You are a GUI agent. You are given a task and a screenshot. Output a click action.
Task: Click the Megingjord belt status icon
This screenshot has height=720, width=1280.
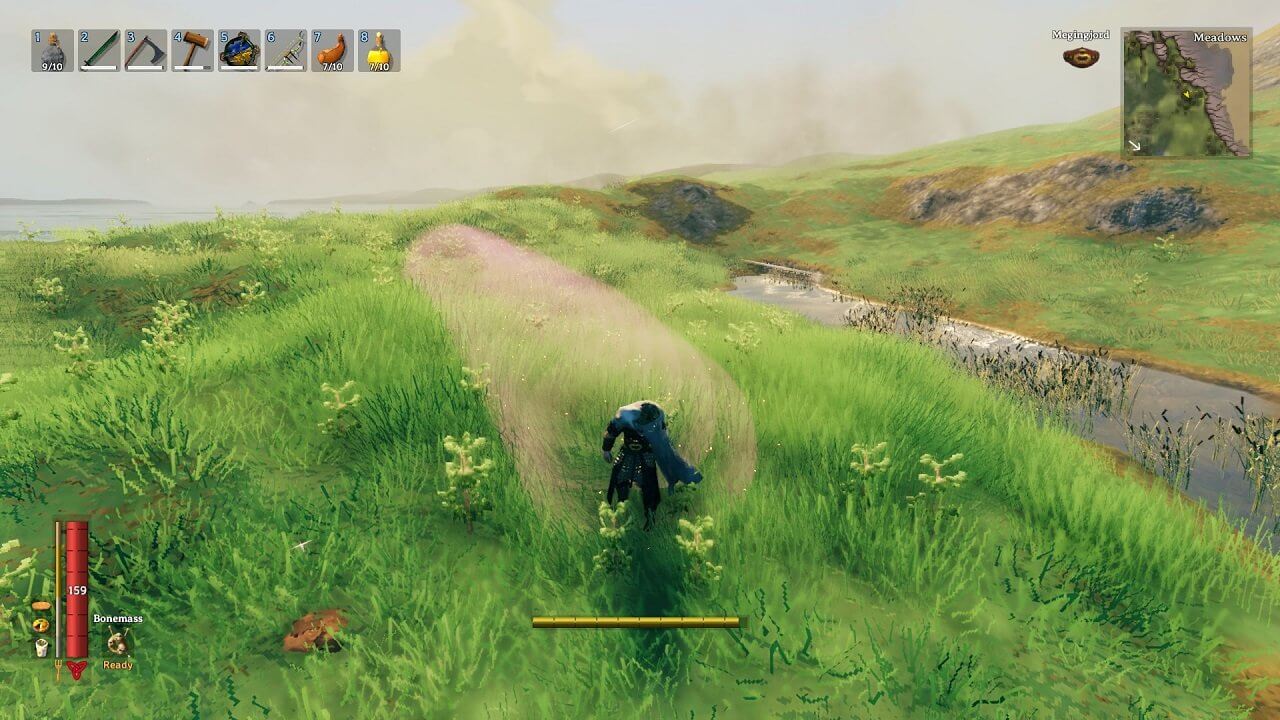(x=1081, y=57)
